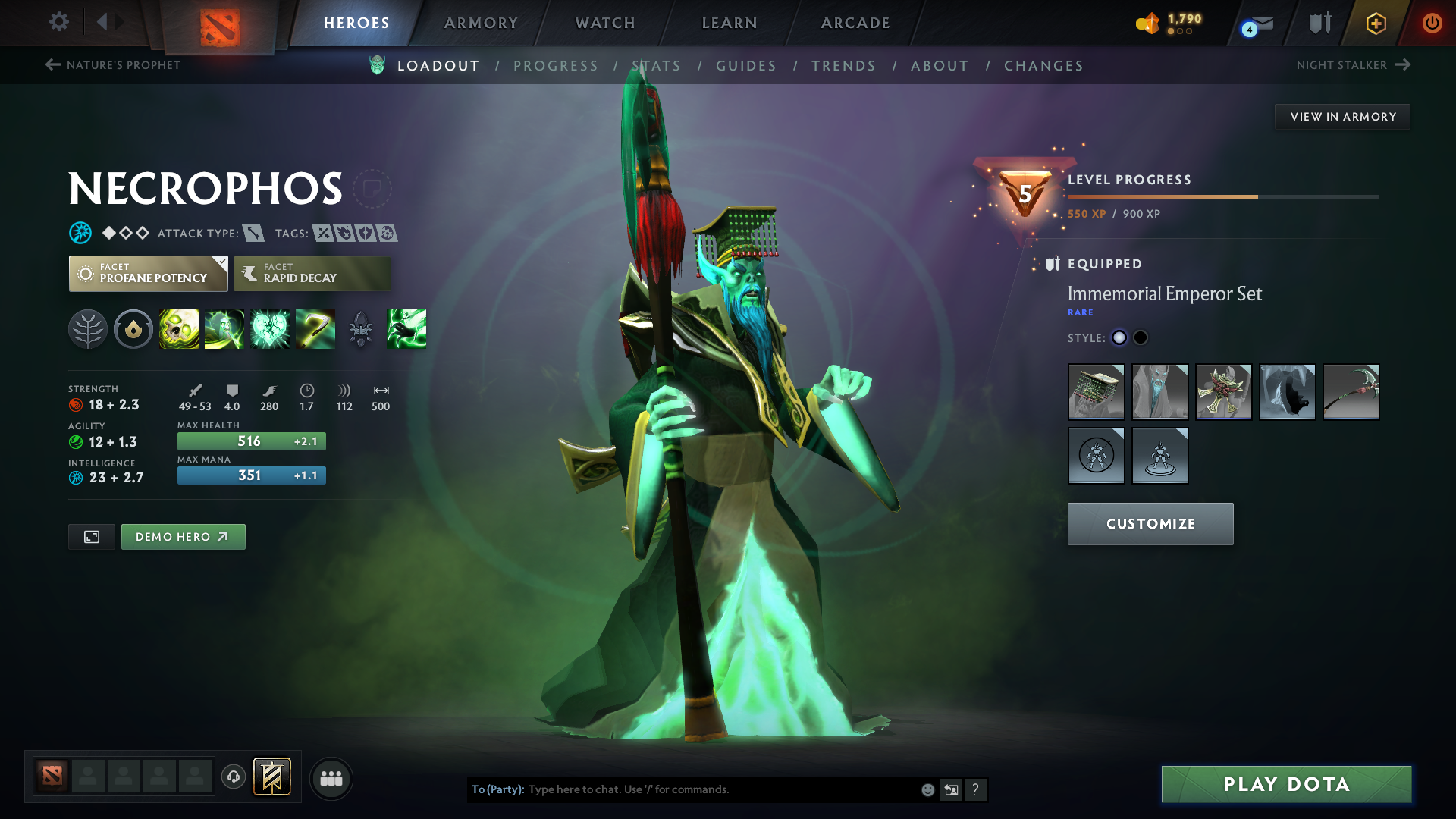Show the hero Stats section
The height and width of the screenshot is (819, 1456).
coord(657,66)
